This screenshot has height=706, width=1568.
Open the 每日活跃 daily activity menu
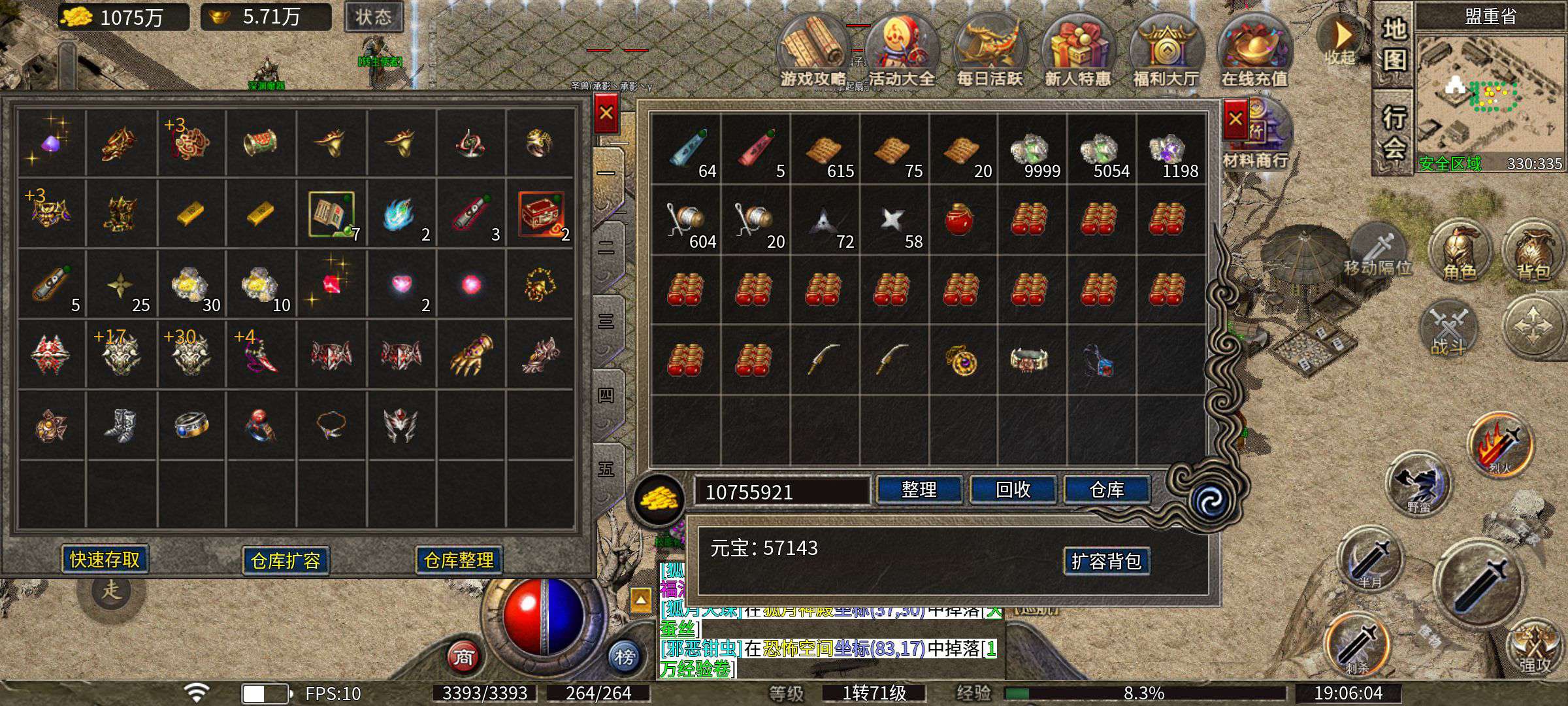[989, 52]
